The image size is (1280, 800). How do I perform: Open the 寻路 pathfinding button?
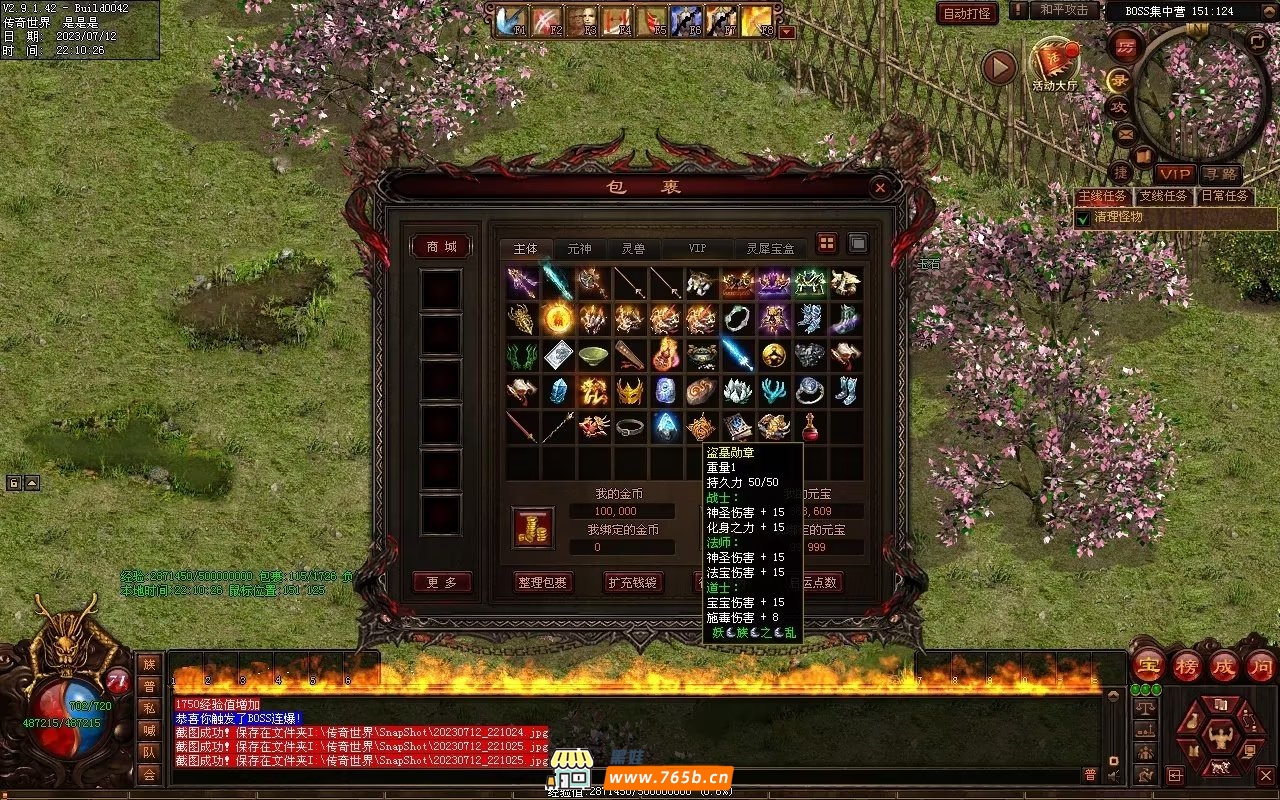[x=1219, y=175]
